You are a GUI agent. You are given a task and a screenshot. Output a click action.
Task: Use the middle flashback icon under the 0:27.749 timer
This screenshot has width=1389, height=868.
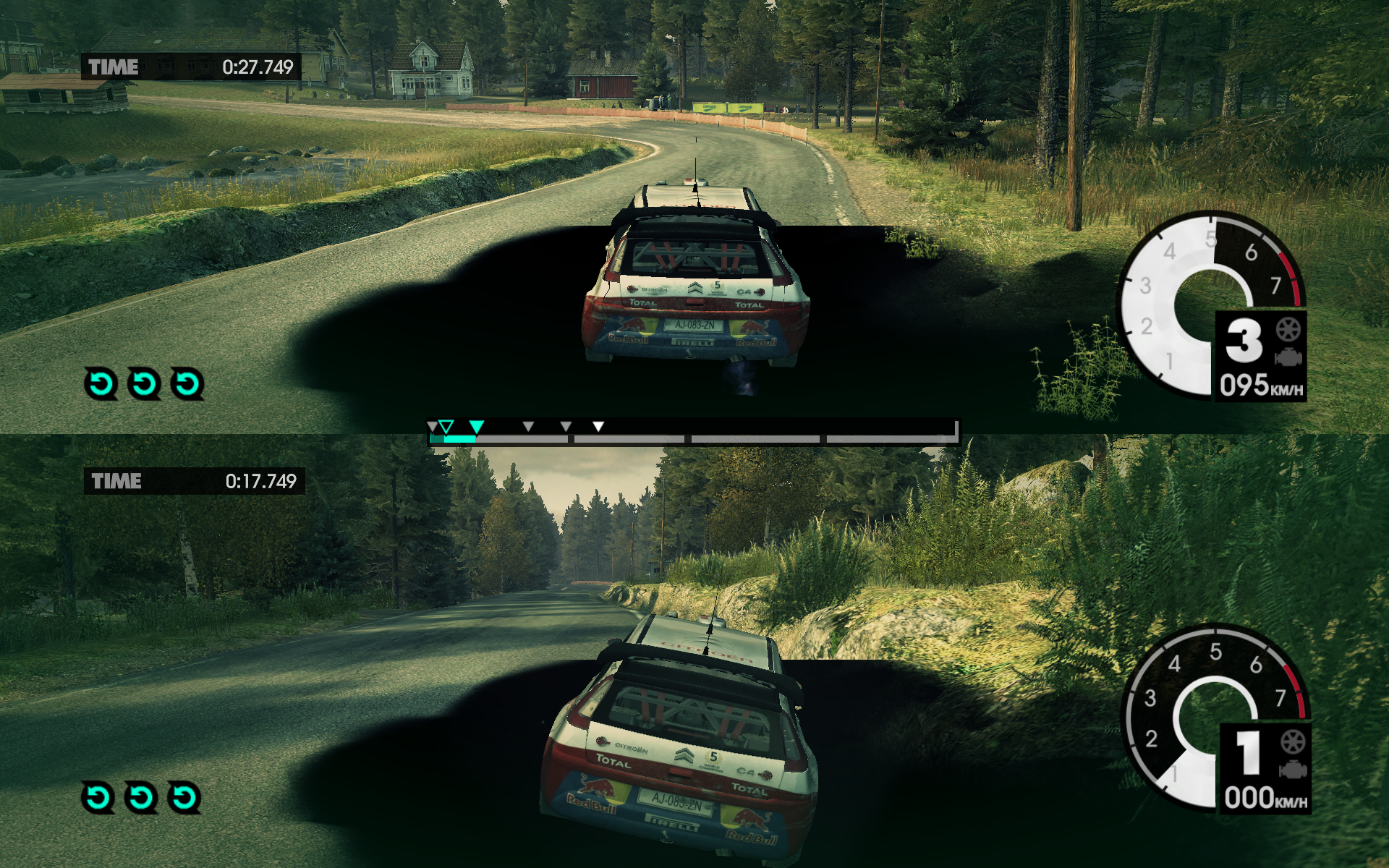click(144, 383)
